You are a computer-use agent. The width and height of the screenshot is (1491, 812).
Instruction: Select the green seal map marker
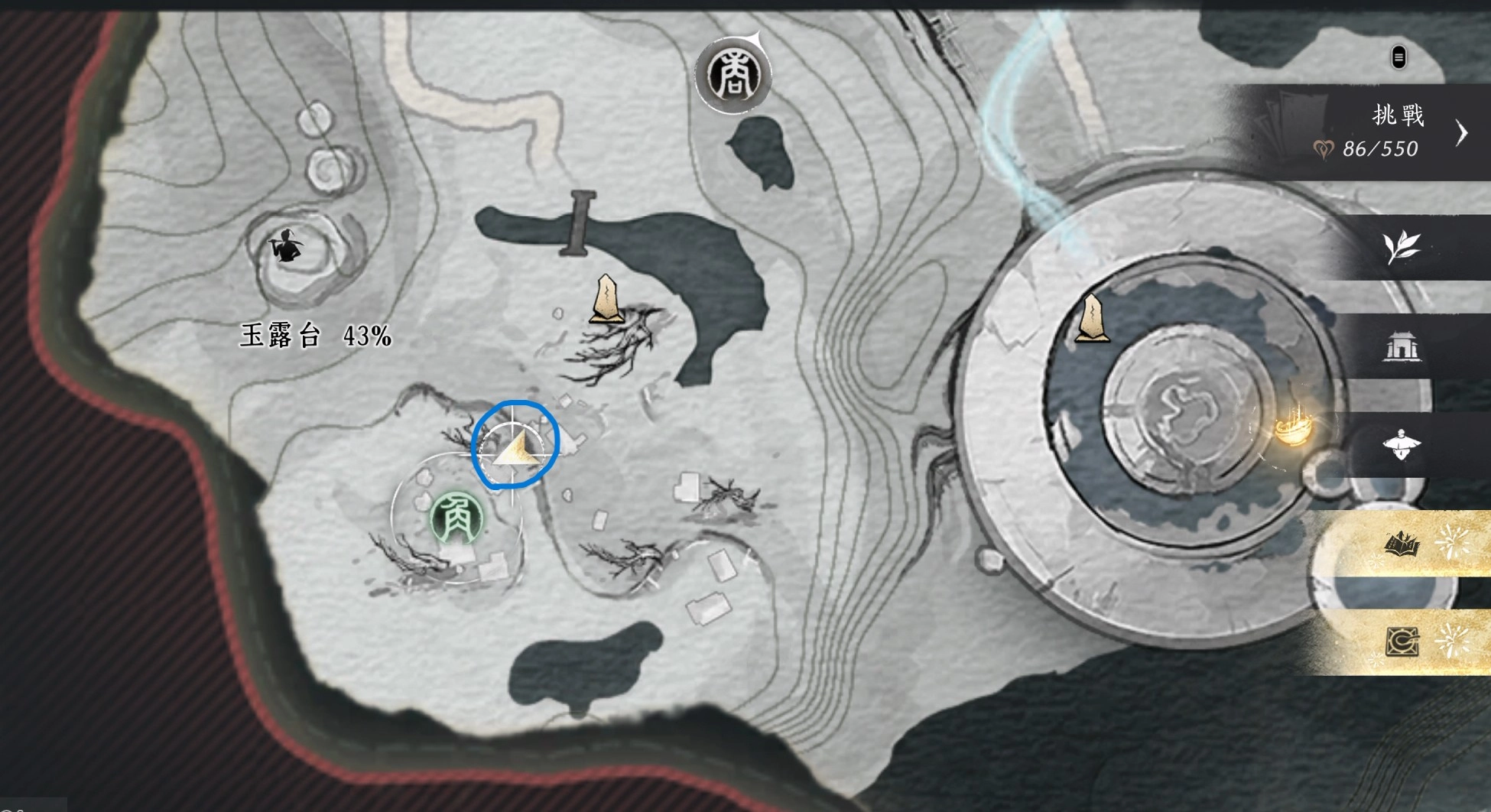click(456, 518)
